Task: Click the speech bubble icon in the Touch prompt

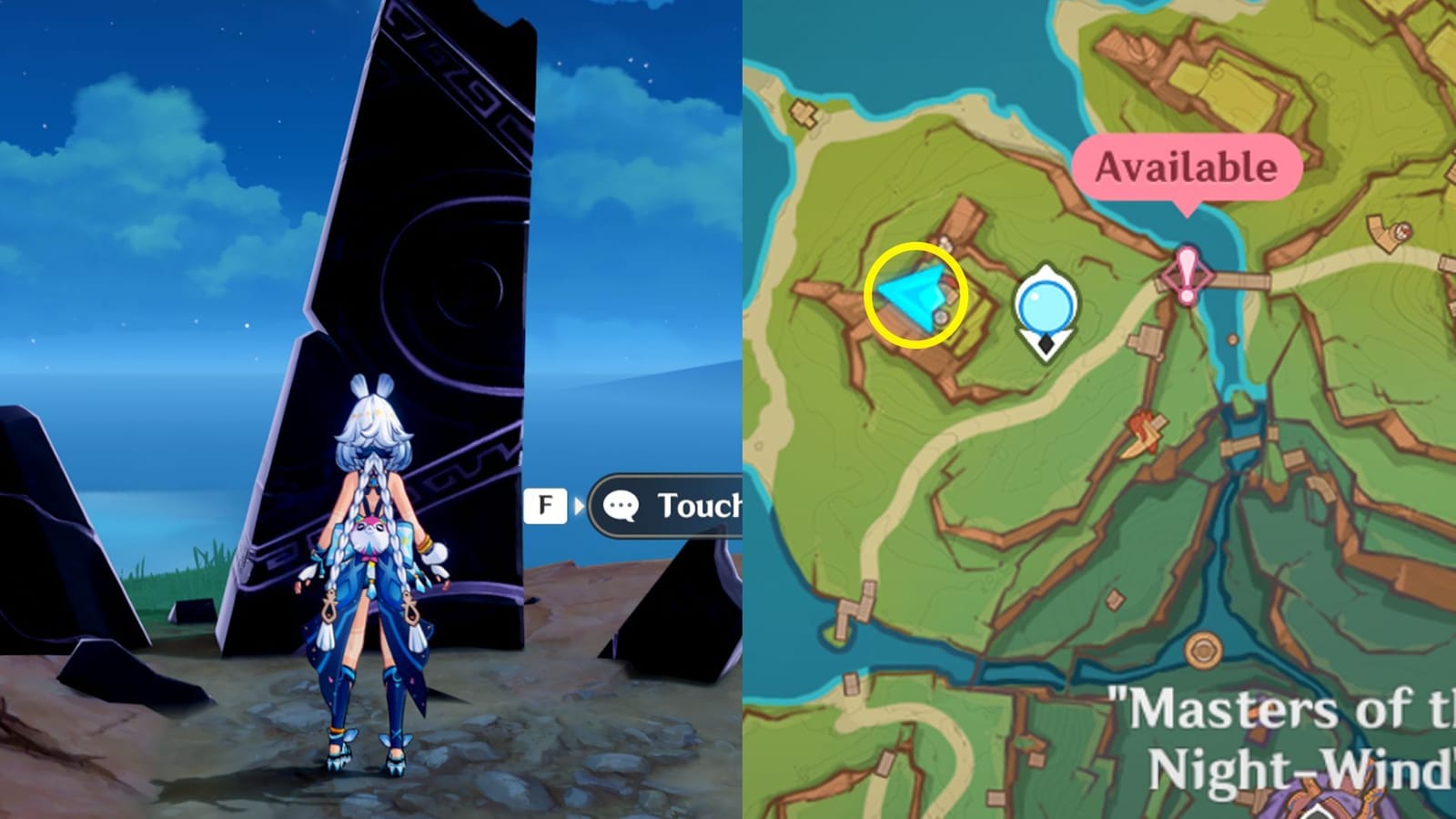Action: pos(620,506)
